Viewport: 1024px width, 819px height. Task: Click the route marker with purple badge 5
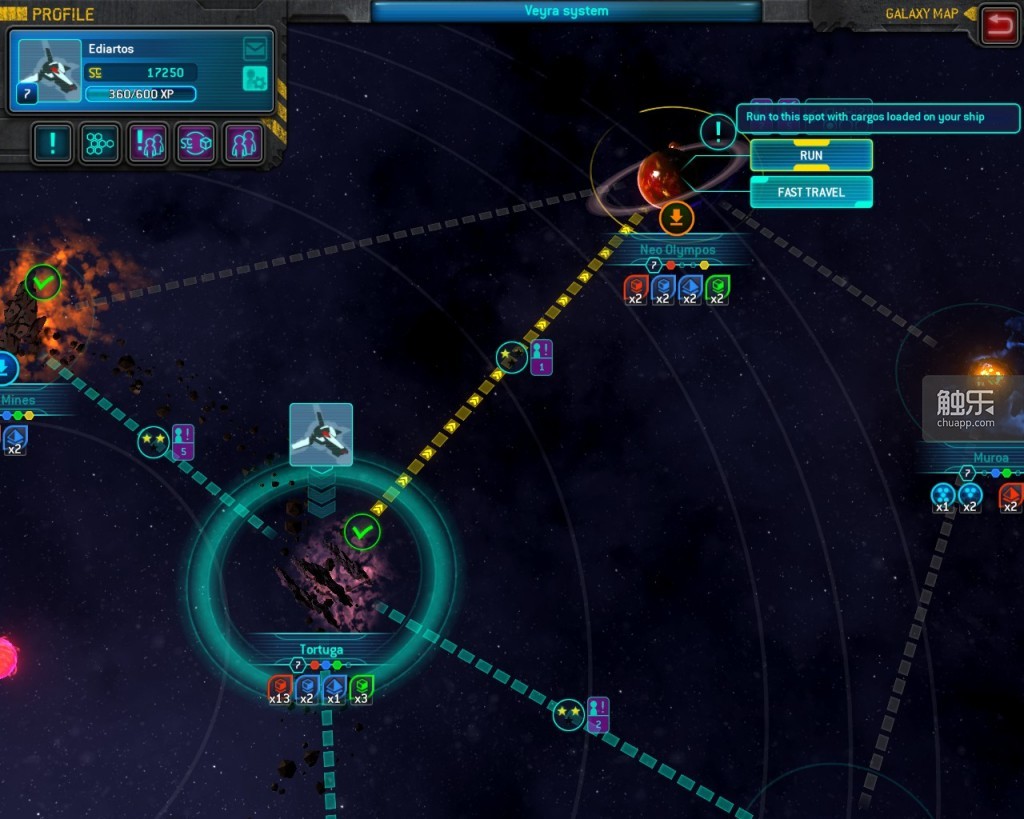click(x=154, y=441)
